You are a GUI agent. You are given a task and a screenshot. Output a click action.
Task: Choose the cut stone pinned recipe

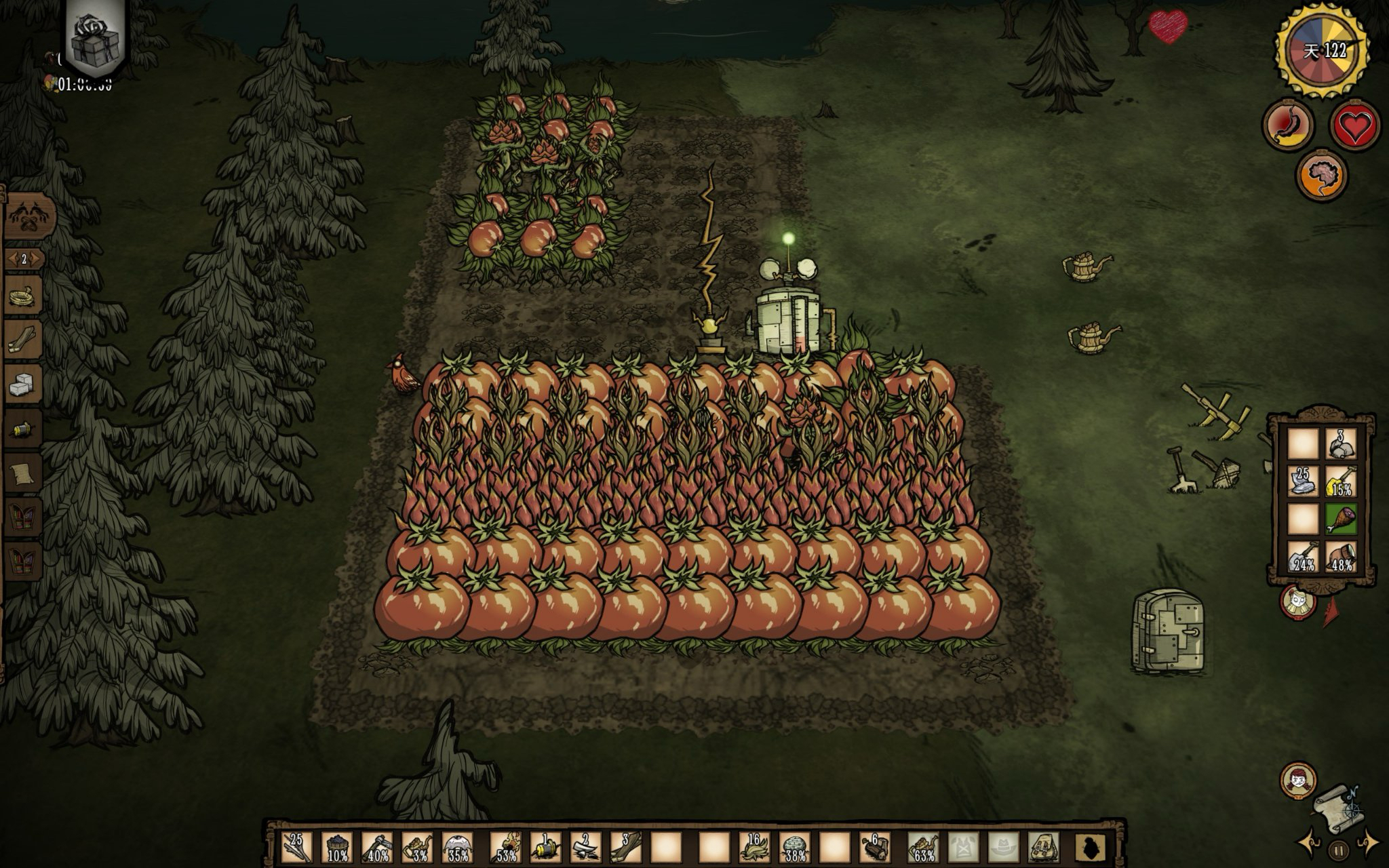click(x=24, y=385)
